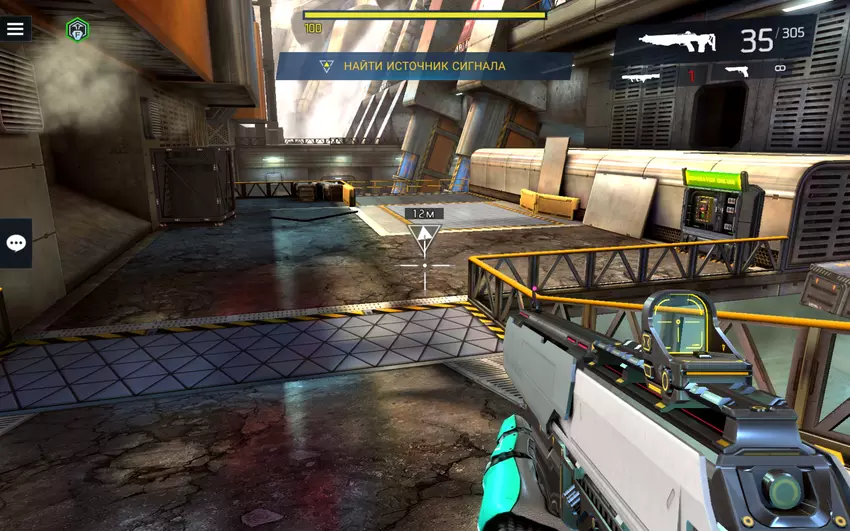850x531 pixels.
Task: Select the objective banner 'Найти источник сигнала'
Action: (424, 66)
